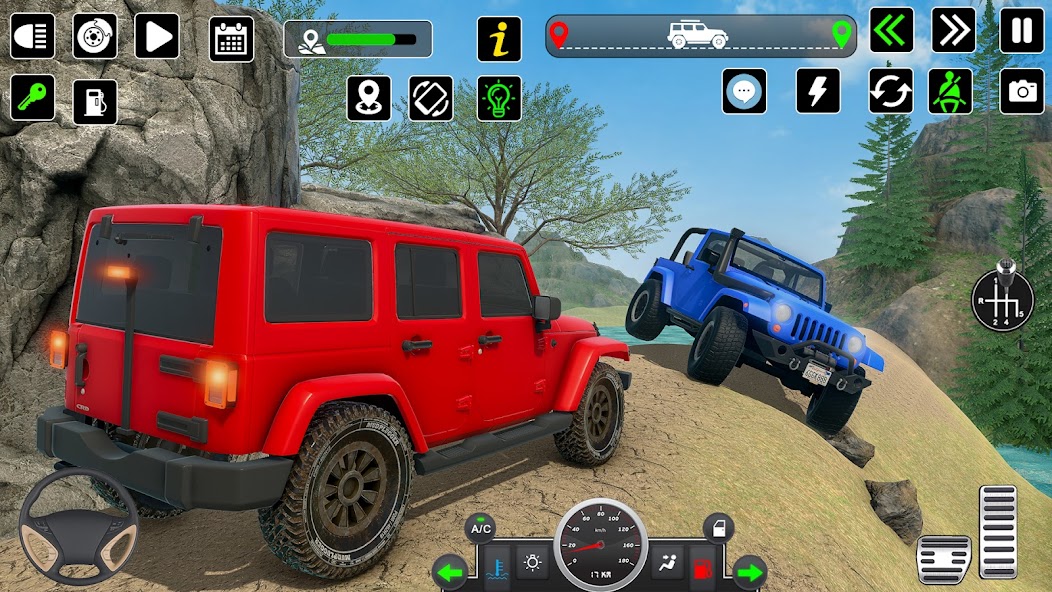This screenshot has height=592, width=1052.
Task: Tap the brake disc icon
Action: pos(95,36)
